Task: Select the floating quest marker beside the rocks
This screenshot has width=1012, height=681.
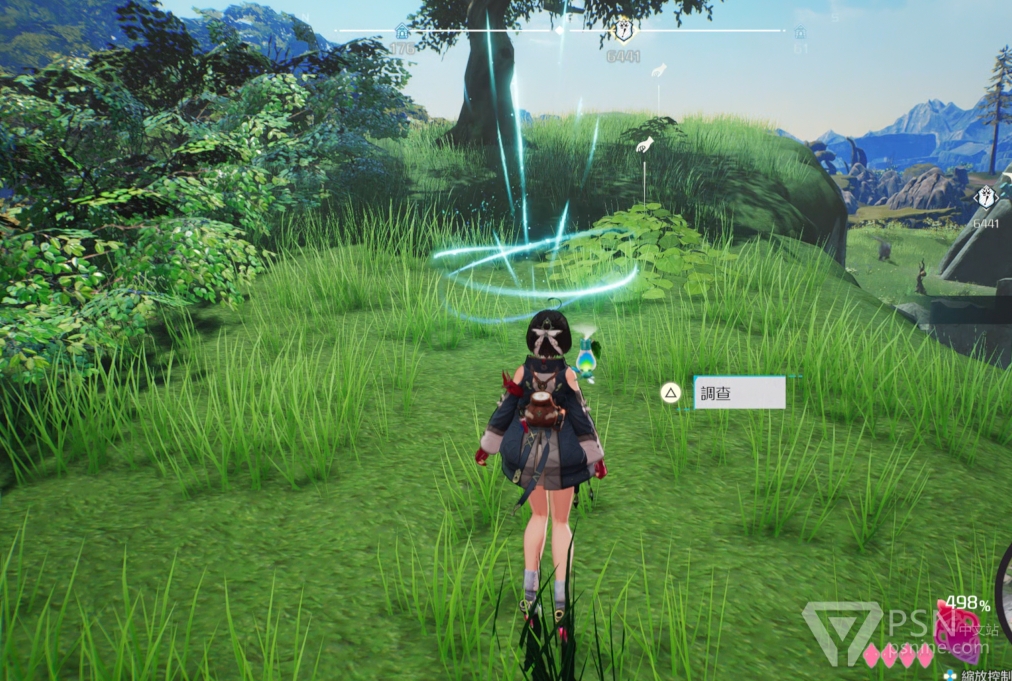Action: point(985,198)
